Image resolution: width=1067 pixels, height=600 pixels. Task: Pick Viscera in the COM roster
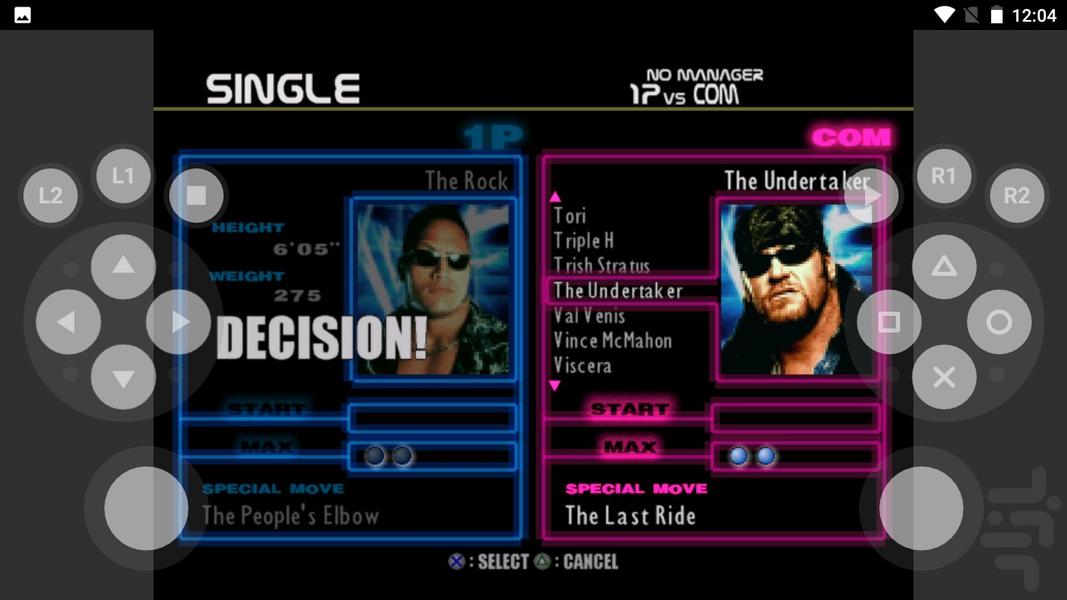[582, 366]
